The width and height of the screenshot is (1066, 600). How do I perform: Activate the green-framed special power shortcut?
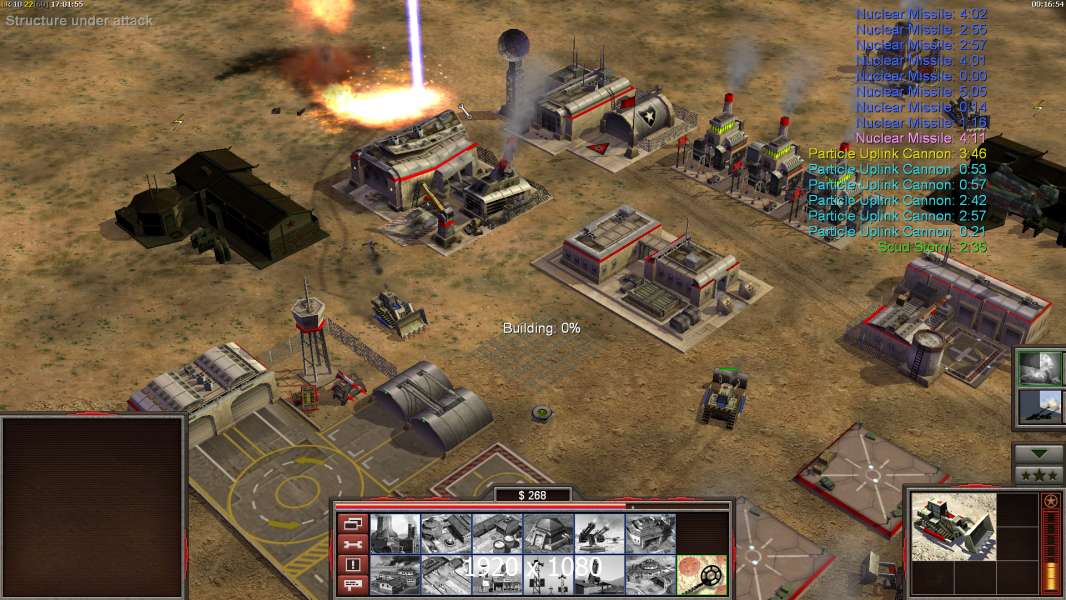1040,368
